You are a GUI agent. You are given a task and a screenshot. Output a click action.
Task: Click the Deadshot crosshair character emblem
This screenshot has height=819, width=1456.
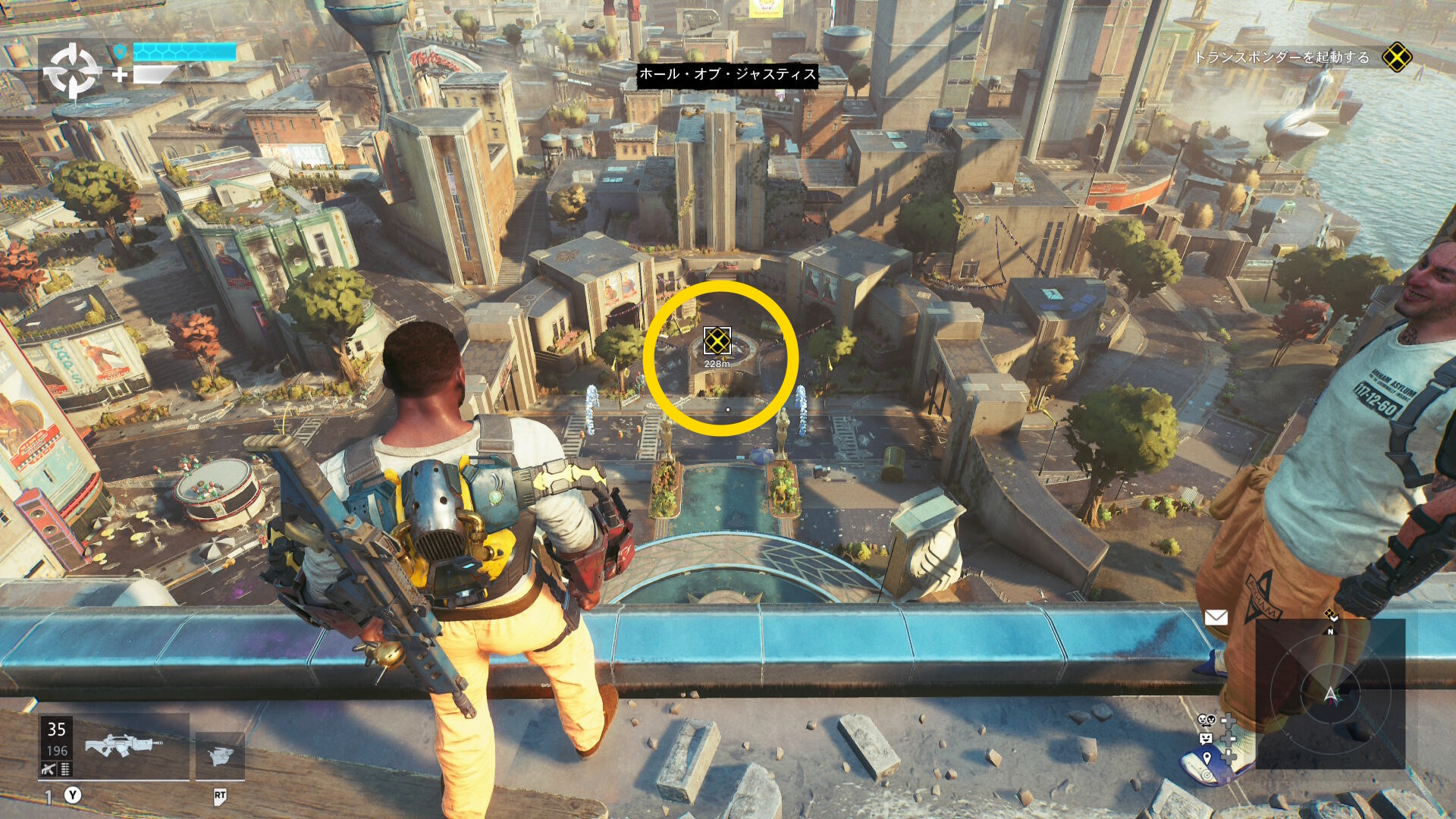pyautogui.click(x=72, y=71)
